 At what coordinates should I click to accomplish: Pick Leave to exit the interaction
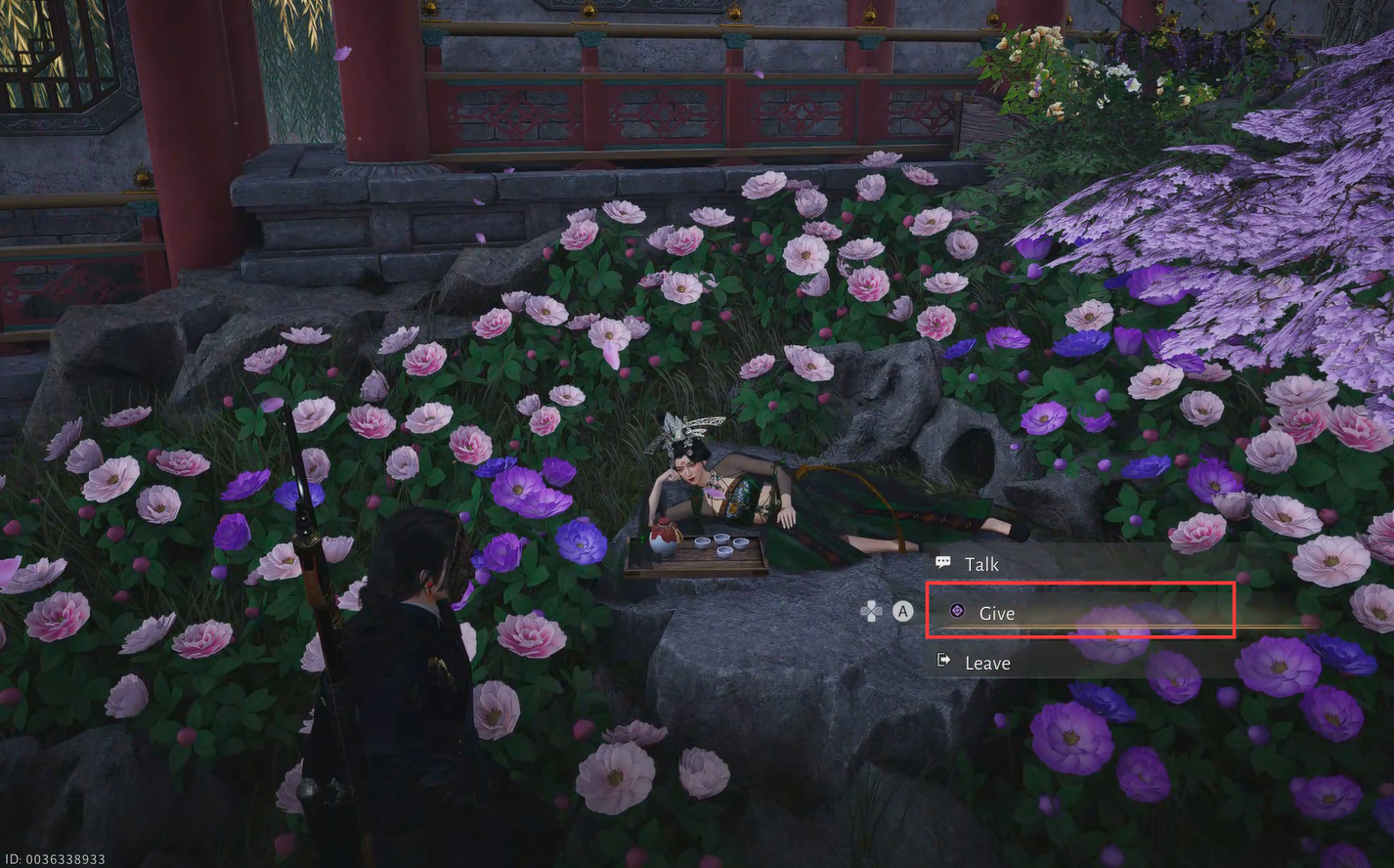pos(986,663)
